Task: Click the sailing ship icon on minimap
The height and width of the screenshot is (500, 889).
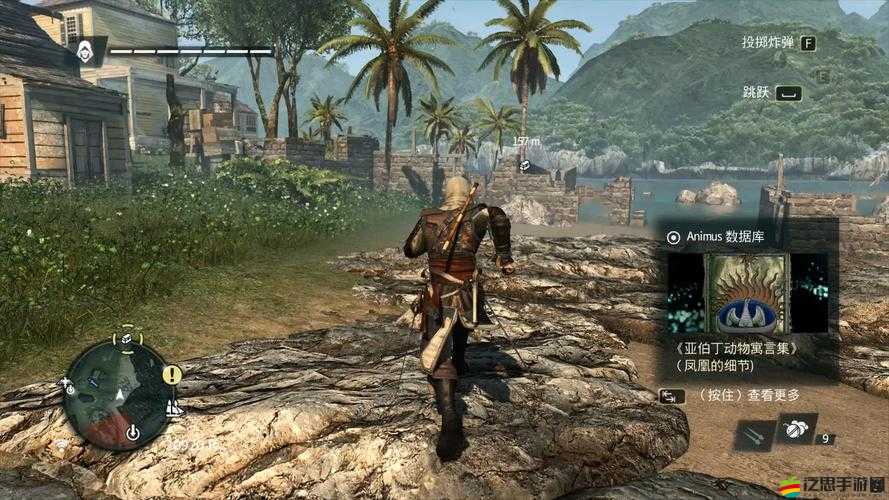Action: (173, 408)
